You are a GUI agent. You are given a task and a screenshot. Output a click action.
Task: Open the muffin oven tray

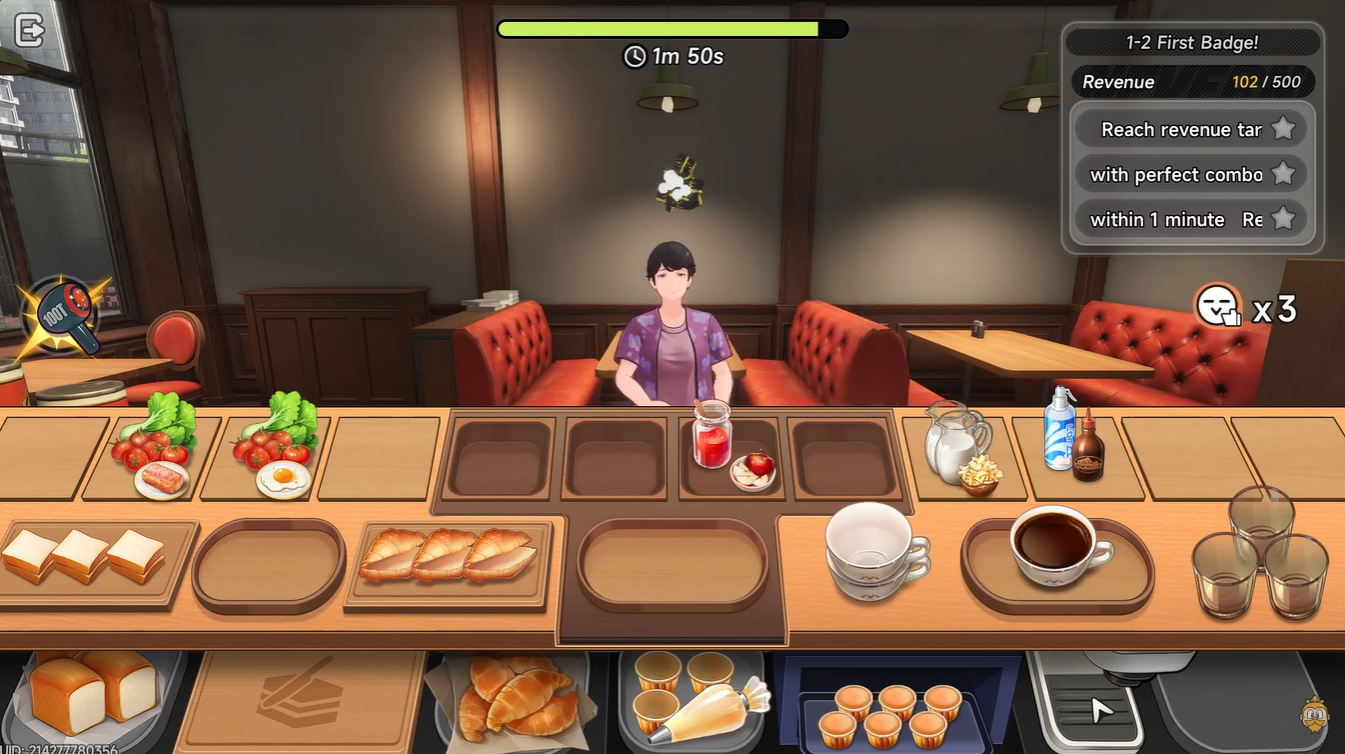tap(889, 710)
